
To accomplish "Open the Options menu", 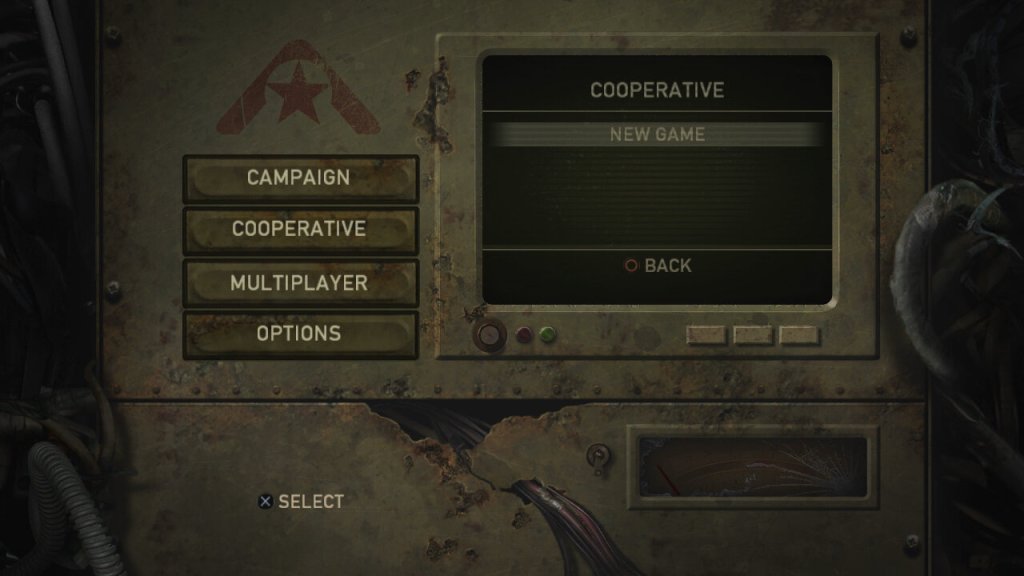I will tap(299, 333).
